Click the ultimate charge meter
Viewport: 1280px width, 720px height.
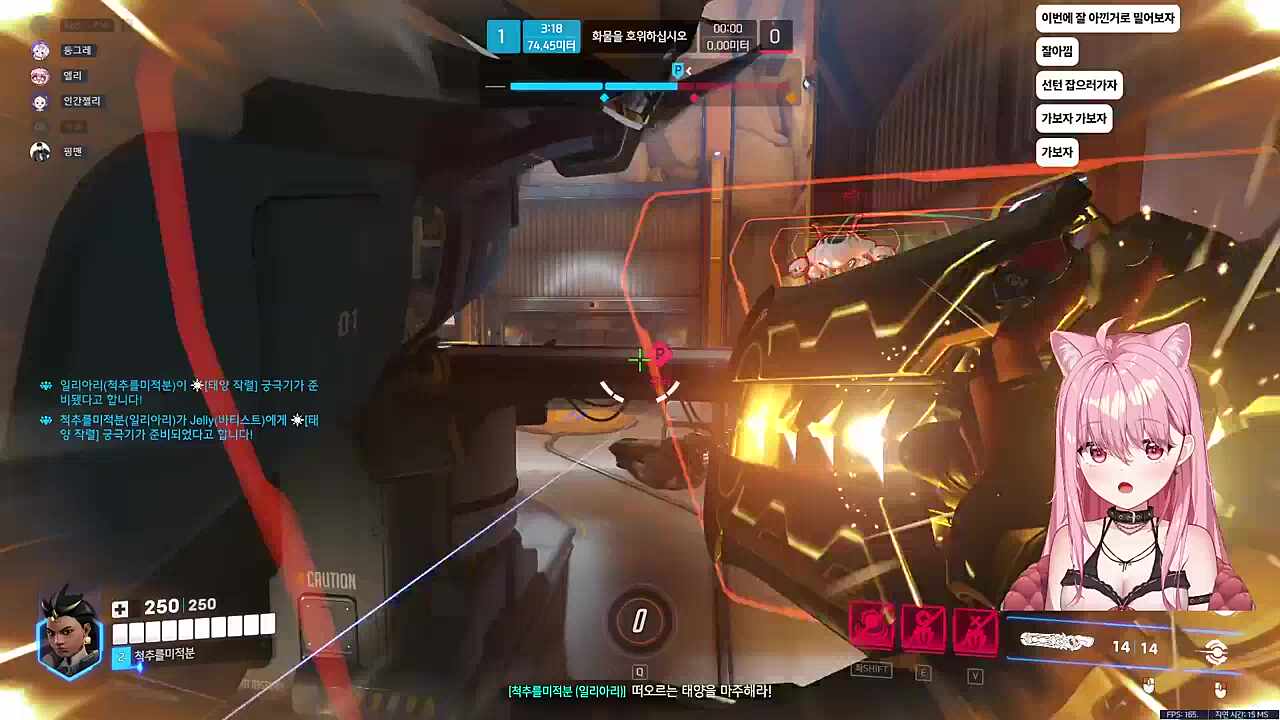pos(640,621)
